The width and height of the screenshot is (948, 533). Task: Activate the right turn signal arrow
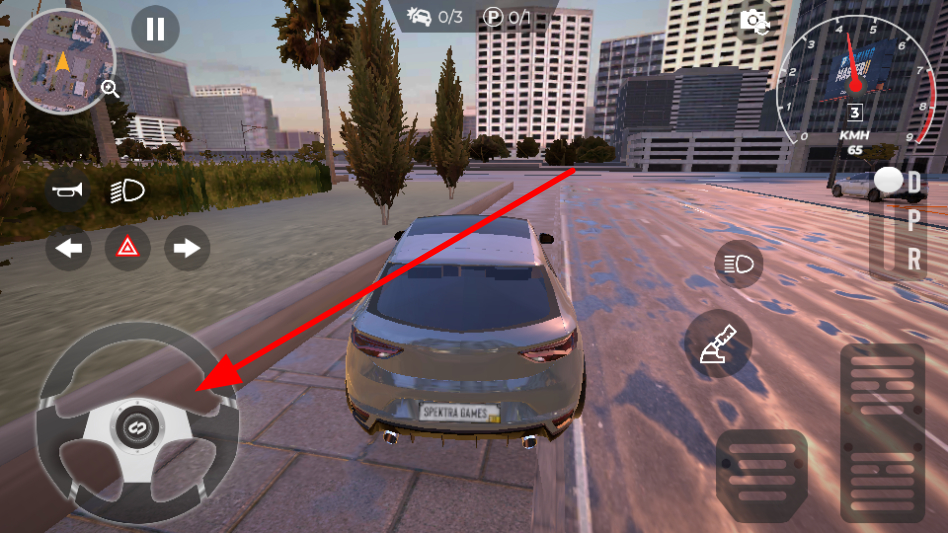coord(187,248)
